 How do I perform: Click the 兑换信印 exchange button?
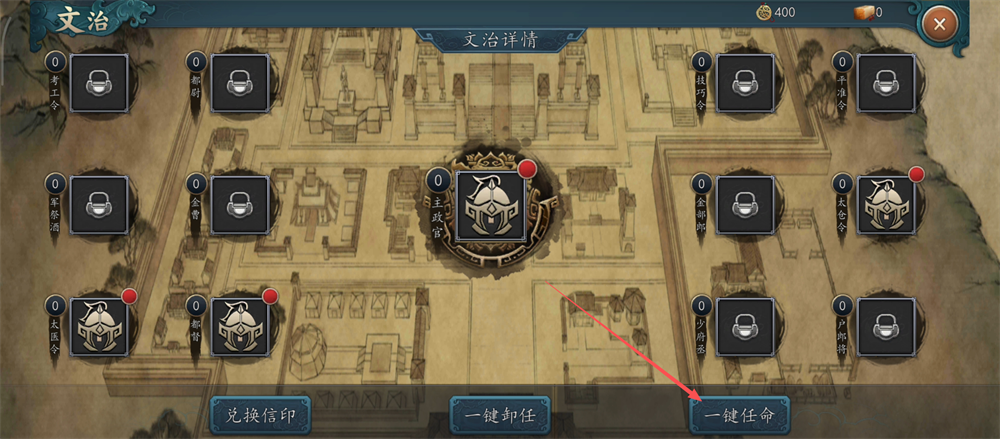coord(260,412)
